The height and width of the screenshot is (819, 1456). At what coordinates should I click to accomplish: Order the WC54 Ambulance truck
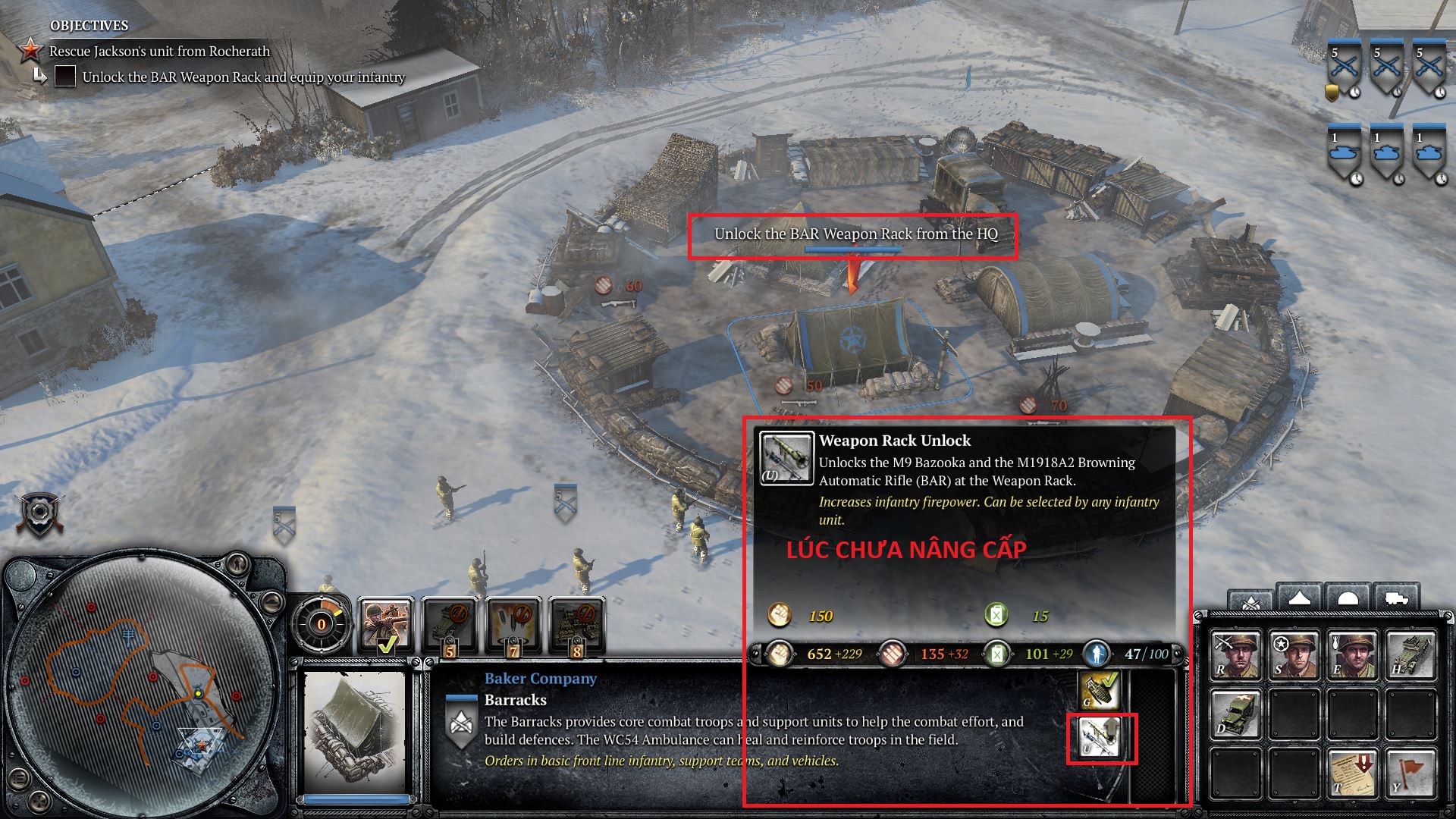(x=1234, y=714)
